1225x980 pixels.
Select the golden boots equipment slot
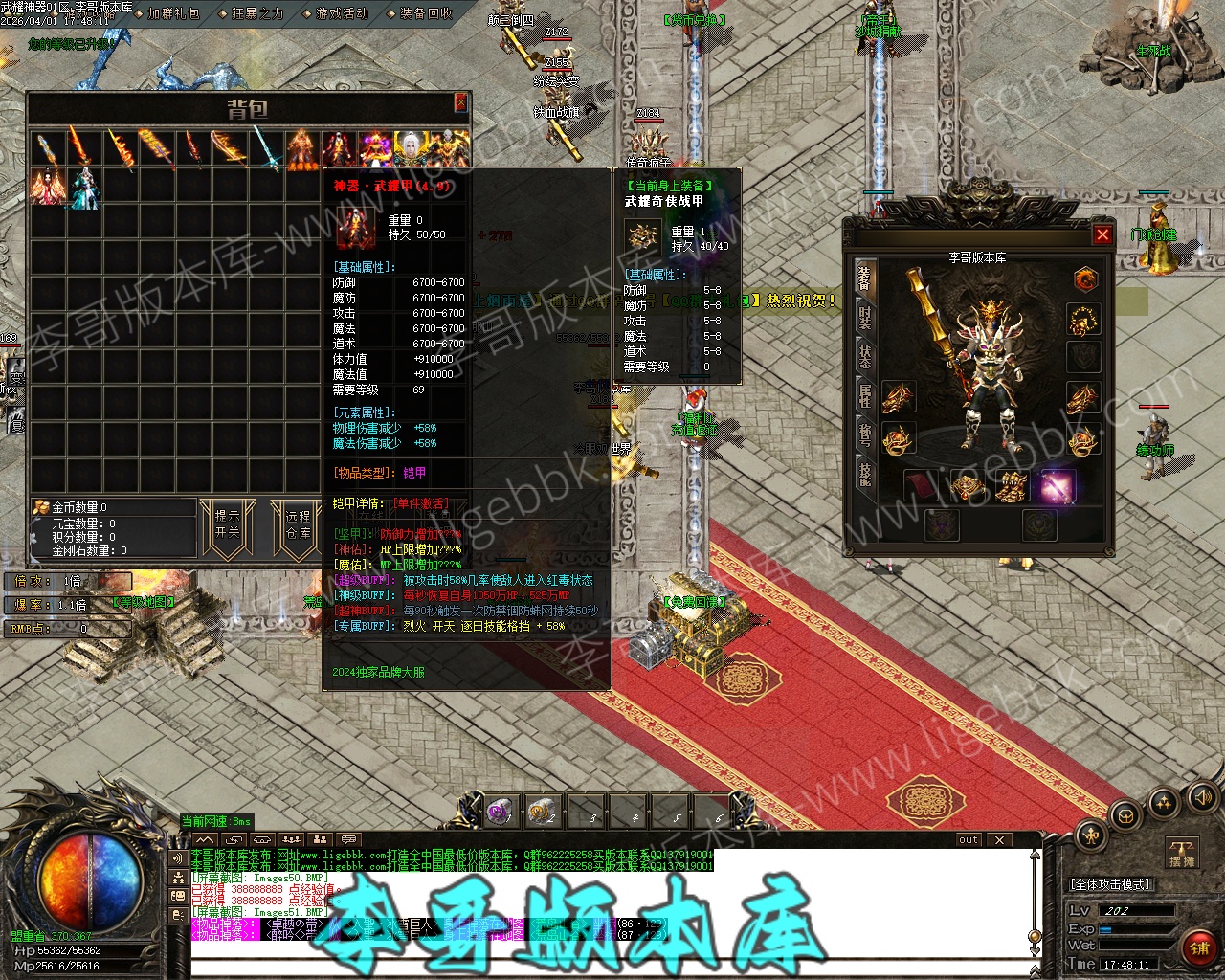tap(1013, 486)
